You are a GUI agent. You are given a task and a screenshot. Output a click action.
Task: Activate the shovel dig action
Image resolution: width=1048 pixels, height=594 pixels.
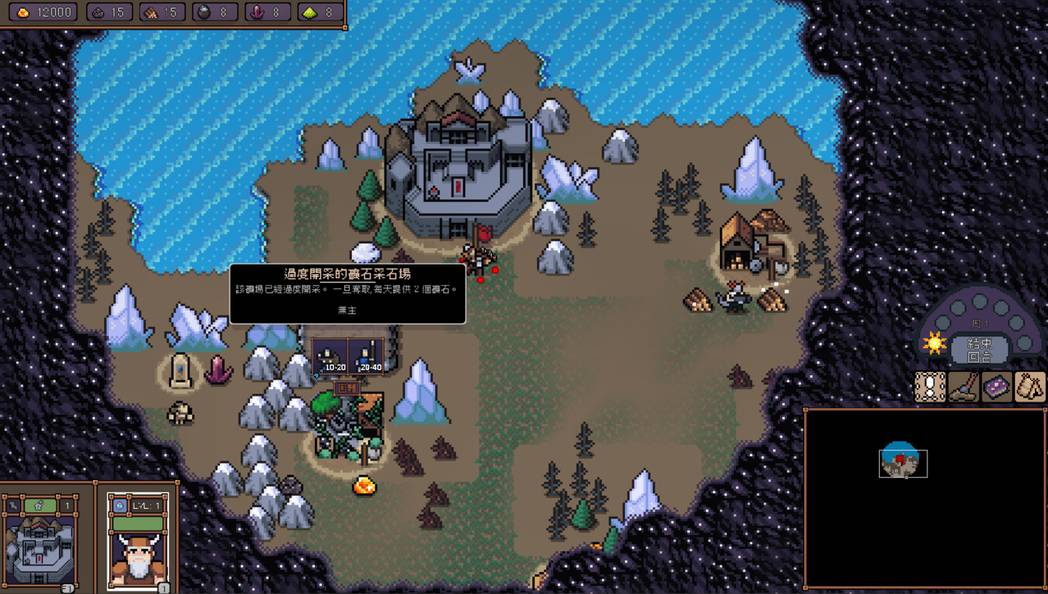[964, 387]
